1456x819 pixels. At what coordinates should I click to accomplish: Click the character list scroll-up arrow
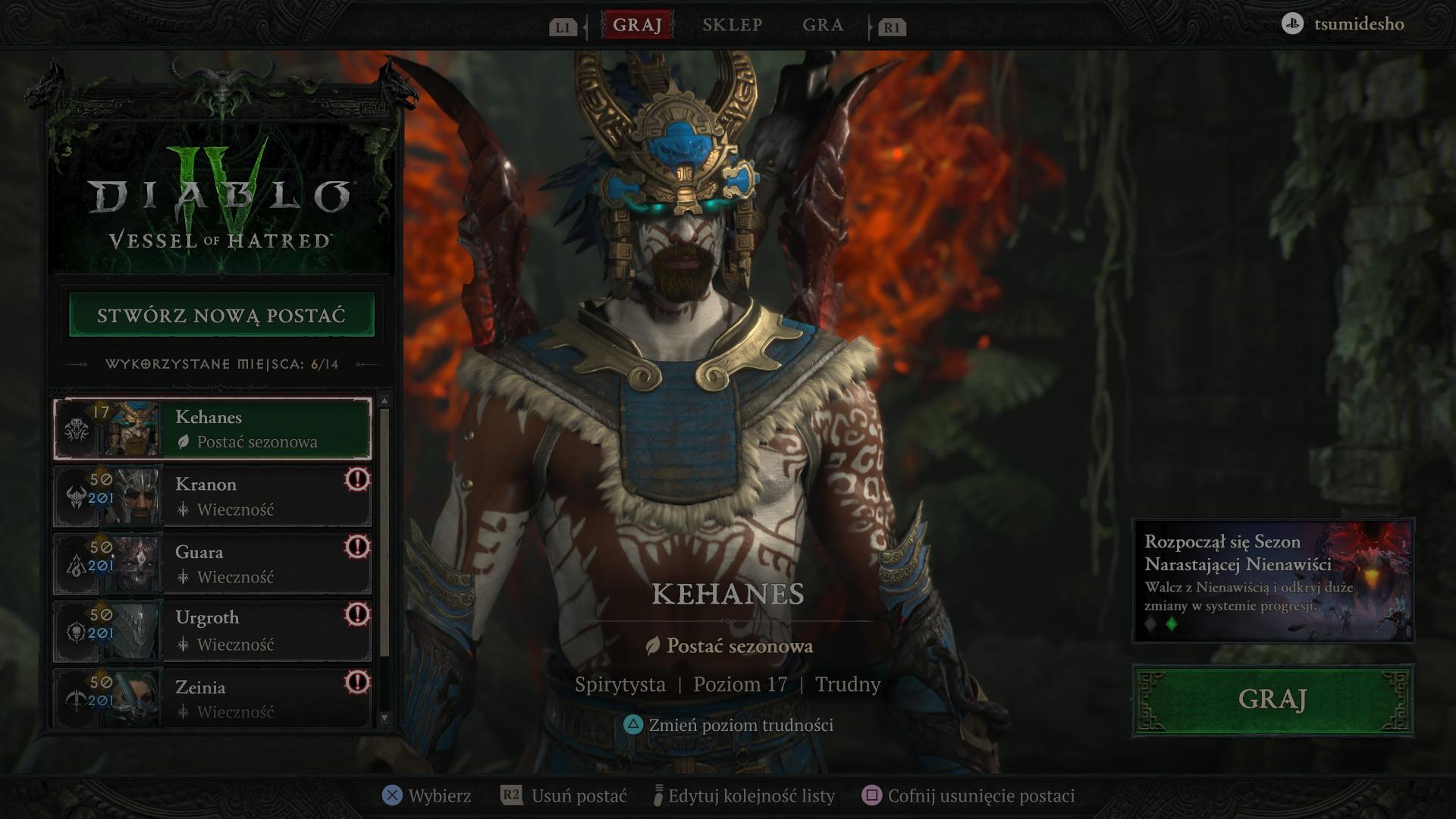click(384, 400)
